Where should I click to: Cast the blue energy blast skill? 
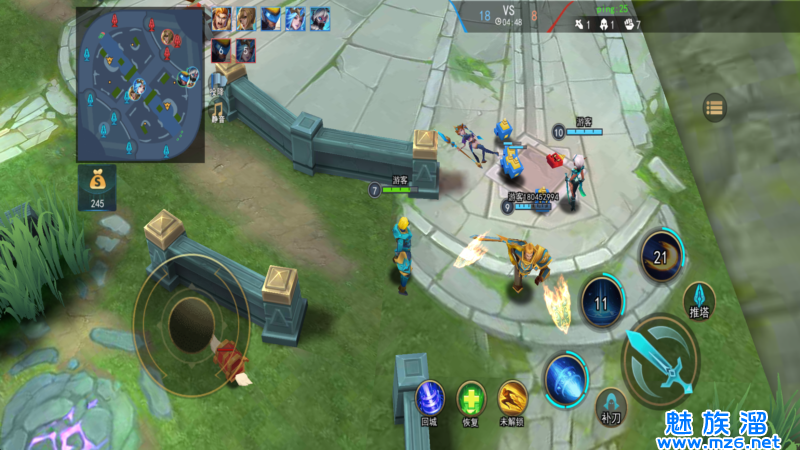(x=566, y=378)
